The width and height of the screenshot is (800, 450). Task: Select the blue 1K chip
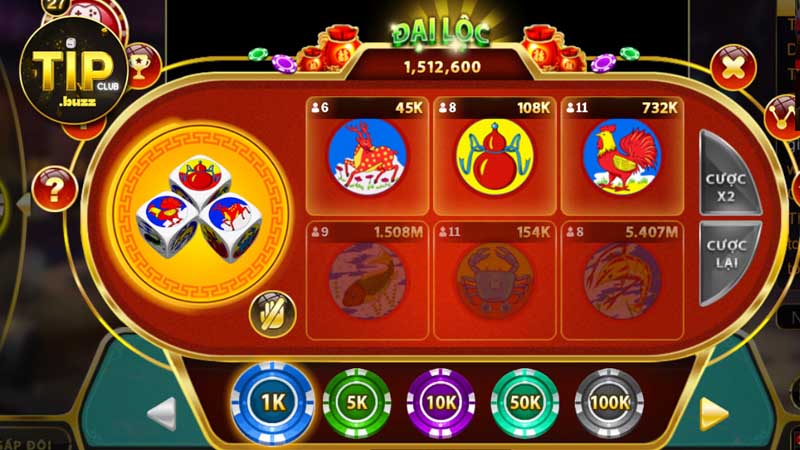[x=273, y=404]
